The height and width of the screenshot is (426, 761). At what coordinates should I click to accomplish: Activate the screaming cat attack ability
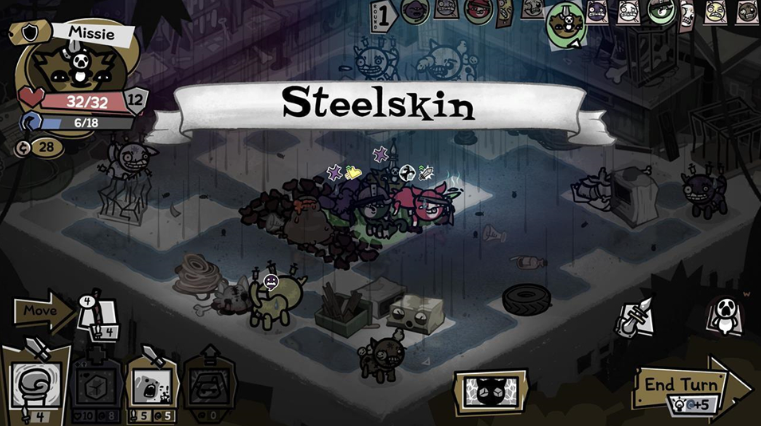click(152, 386)
